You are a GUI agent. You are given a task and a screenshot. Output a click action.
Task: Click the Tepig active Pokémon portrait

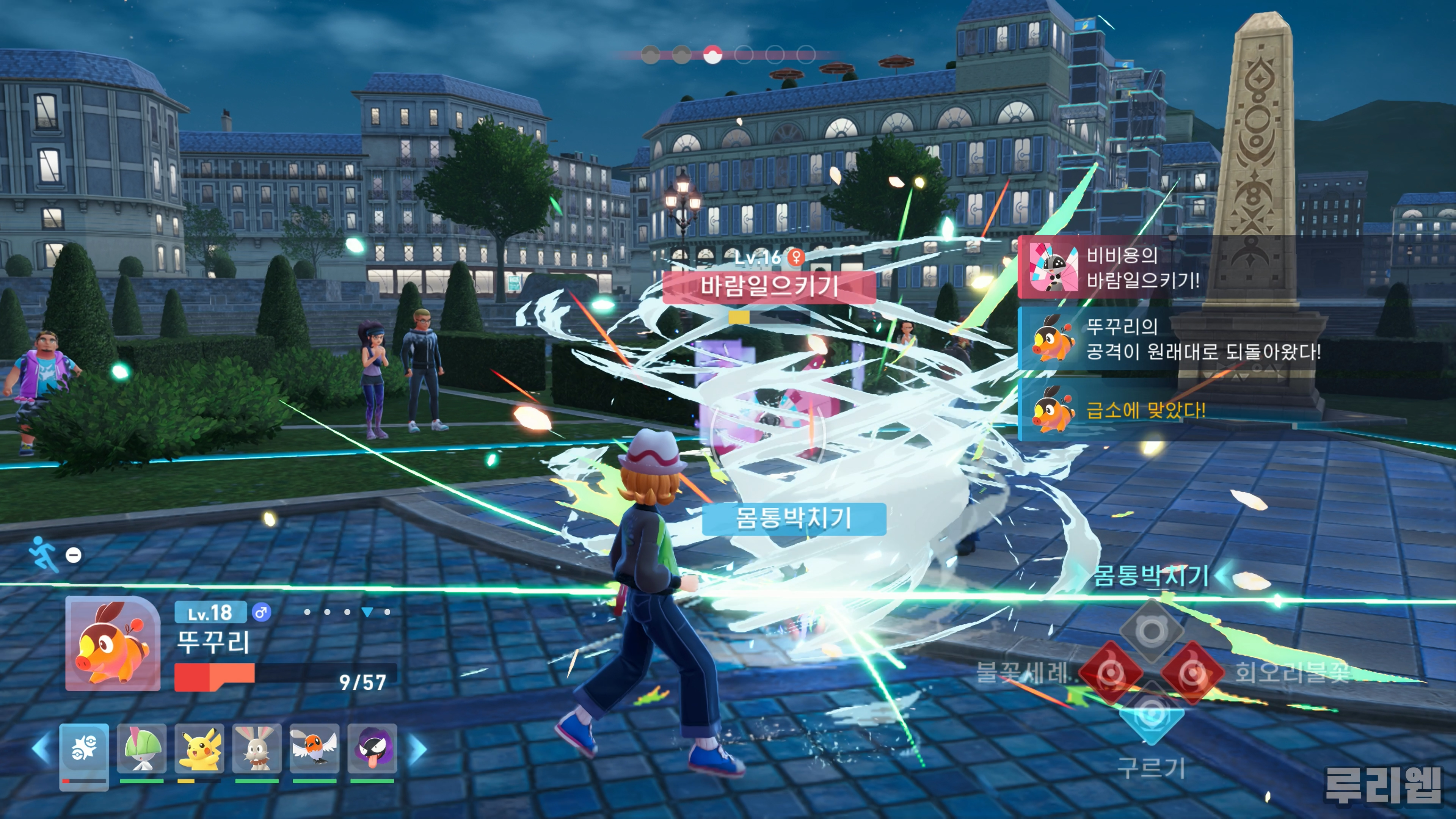113,644
